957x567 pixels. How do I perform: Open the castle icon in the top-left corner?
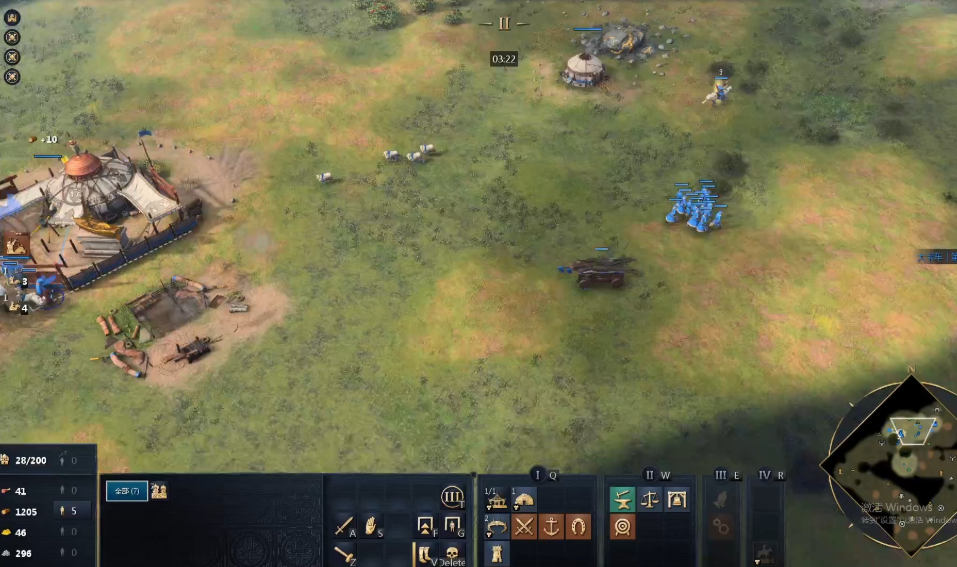(x=12, y=17)
